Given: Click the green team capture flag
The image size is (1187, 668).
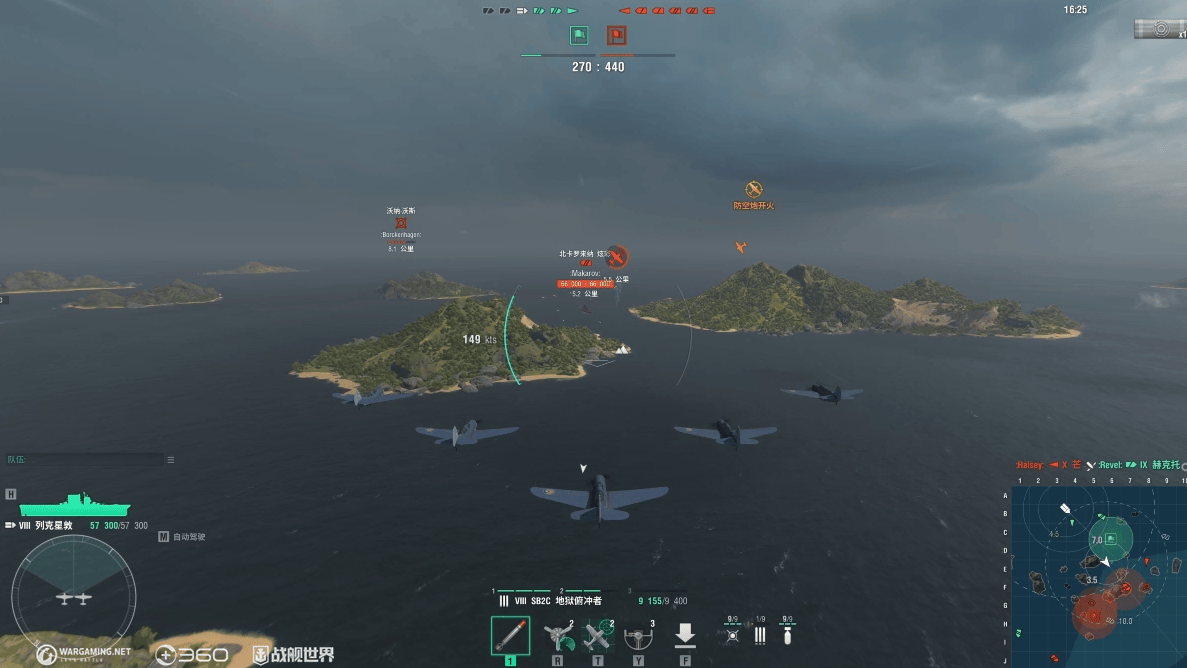Looking at the screenshot, I should [x=579, y=36].
